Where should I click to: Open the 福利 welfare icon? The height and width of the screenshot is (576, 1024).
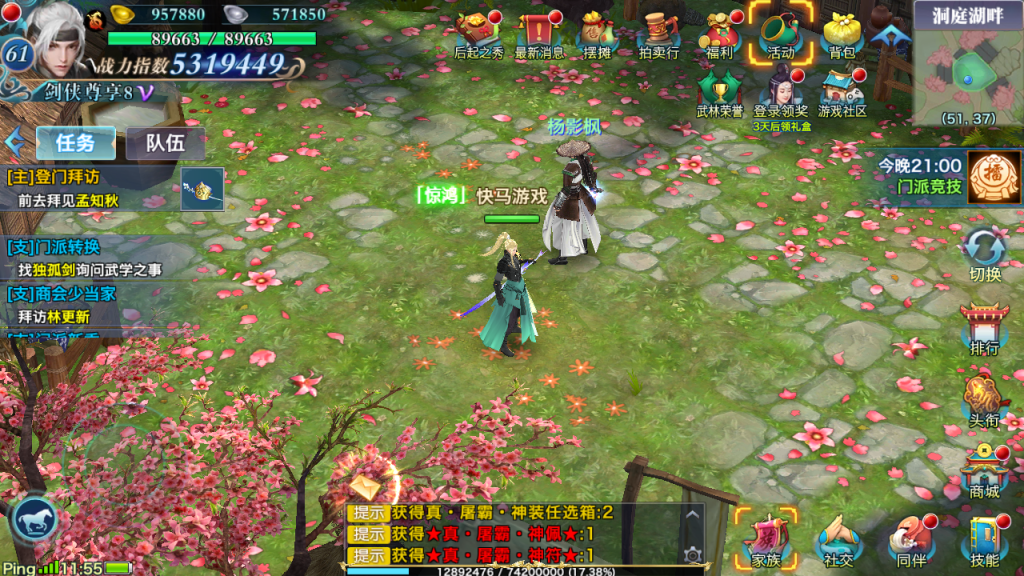tap(720, 33)
